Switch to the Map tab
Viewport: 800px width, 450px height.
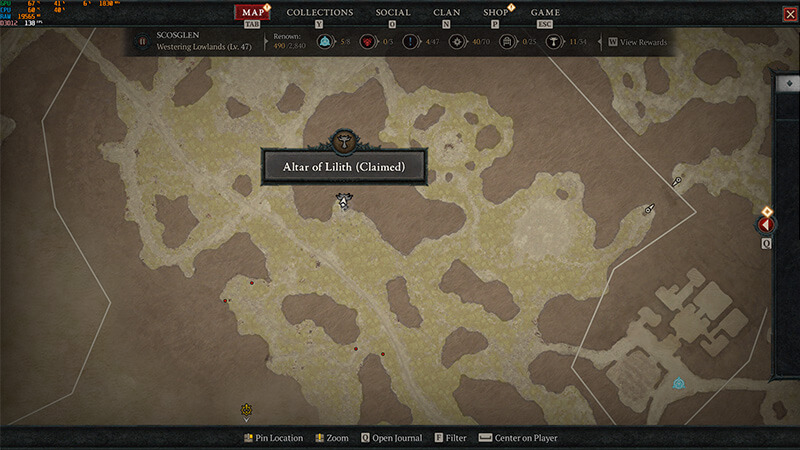point(252,13)
